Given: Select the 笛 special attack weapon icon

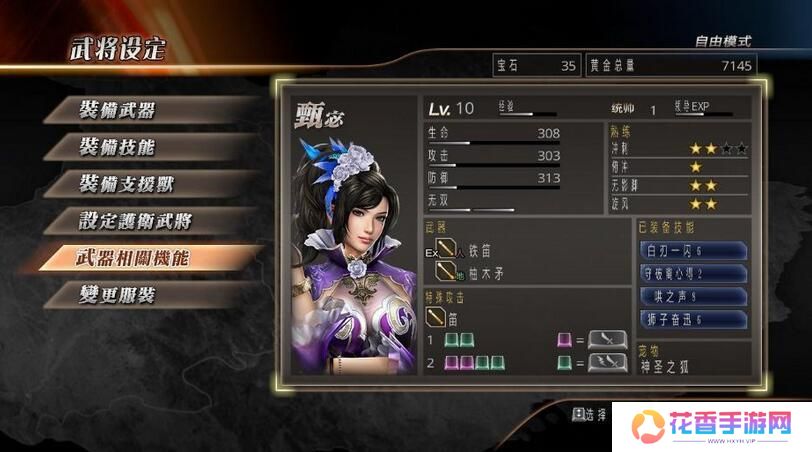Looking at the screenshot, I should [436, 317].
